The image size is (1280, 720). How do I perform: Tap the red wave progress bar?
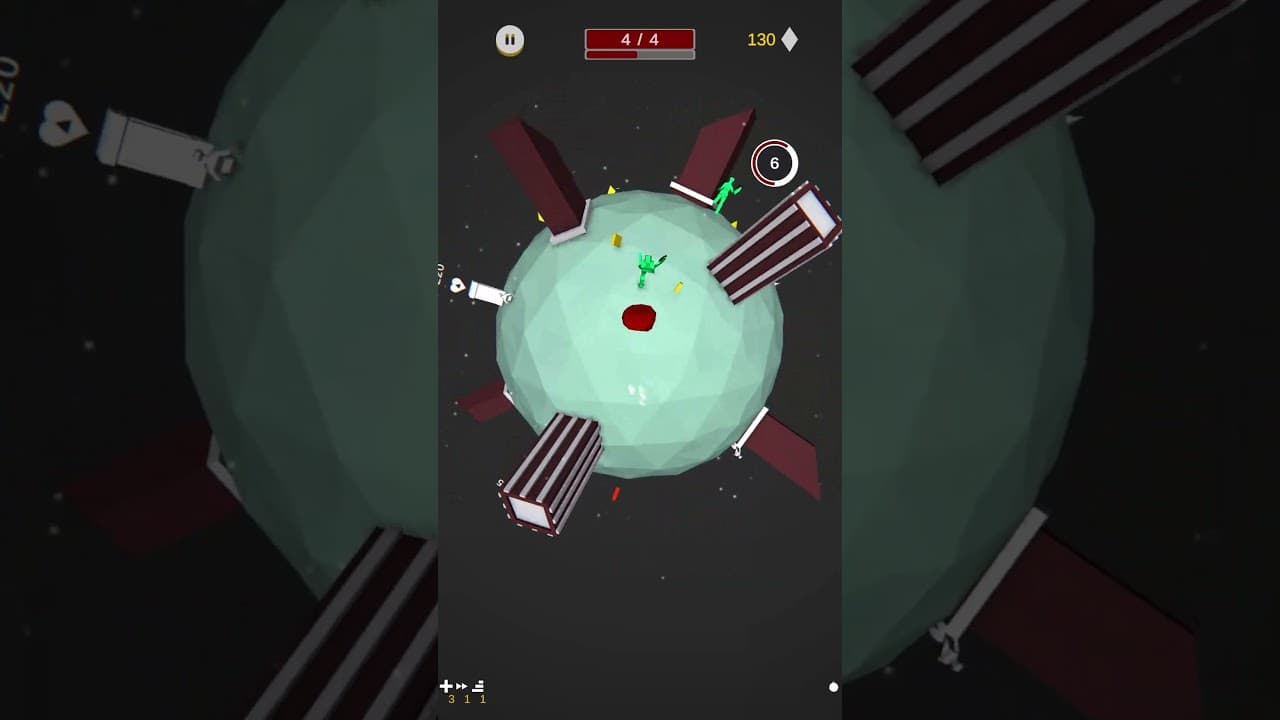tap(612, 57)
